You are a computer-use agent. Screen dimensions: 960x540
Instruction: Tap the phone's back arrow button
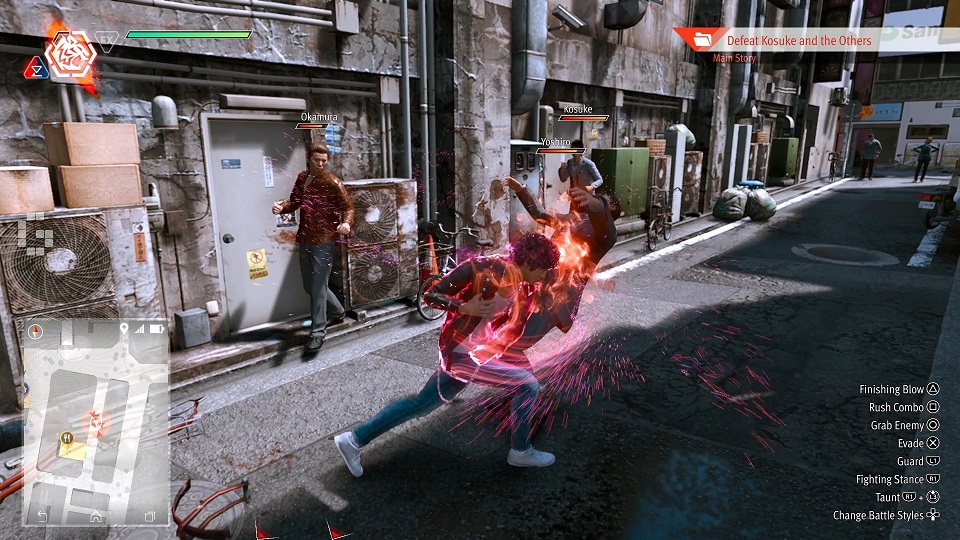point(42,515)
